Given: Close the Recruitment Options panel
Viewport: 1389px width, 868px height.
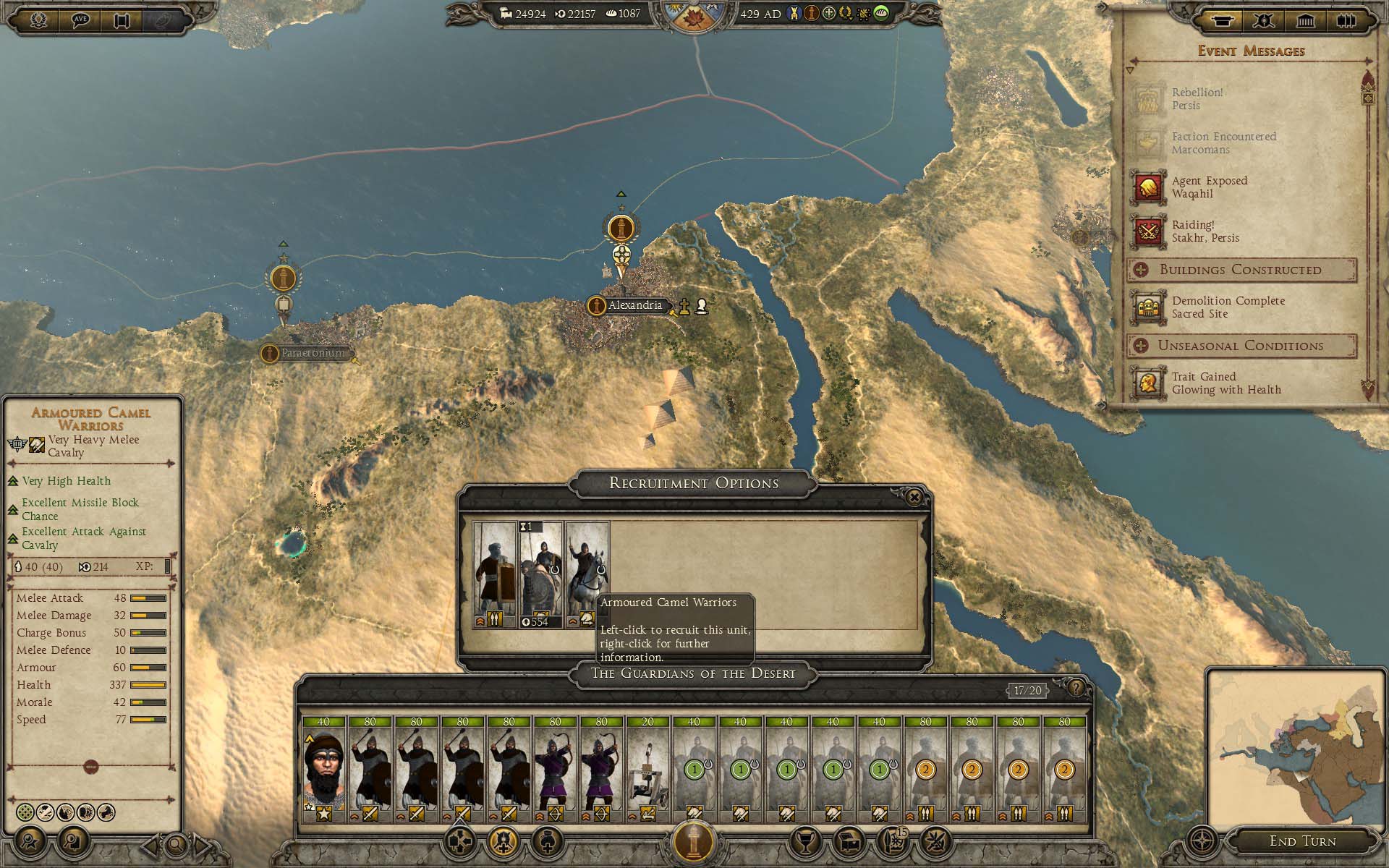Looking at the screenshot, I should (x=914, y=497).
